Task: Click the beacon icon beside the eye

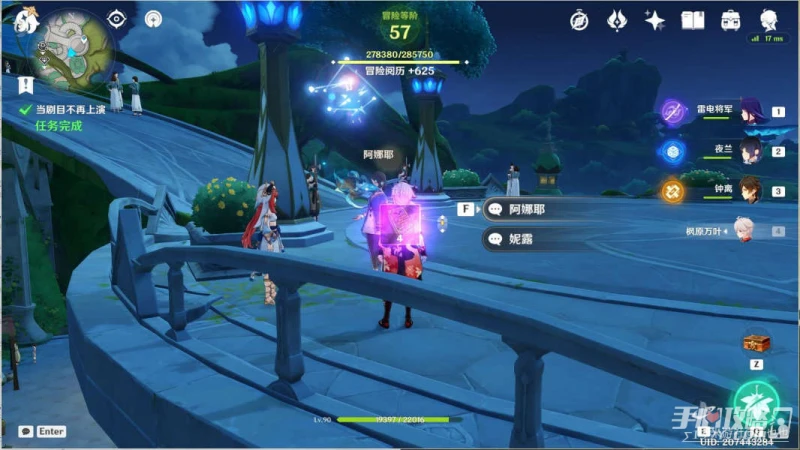Action: point(153,18)
